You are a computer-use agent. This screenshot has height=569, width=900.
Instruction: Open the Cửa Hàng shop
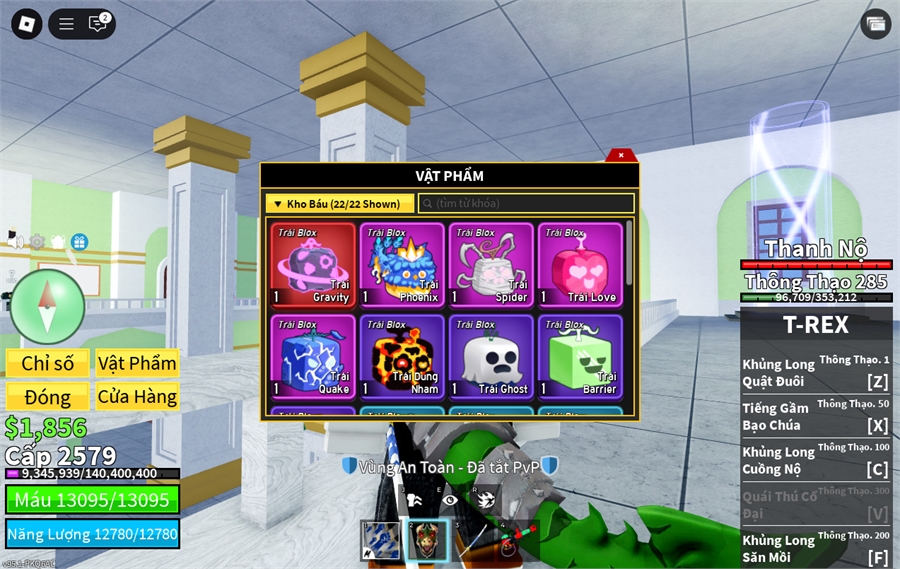tap(137, 397)
